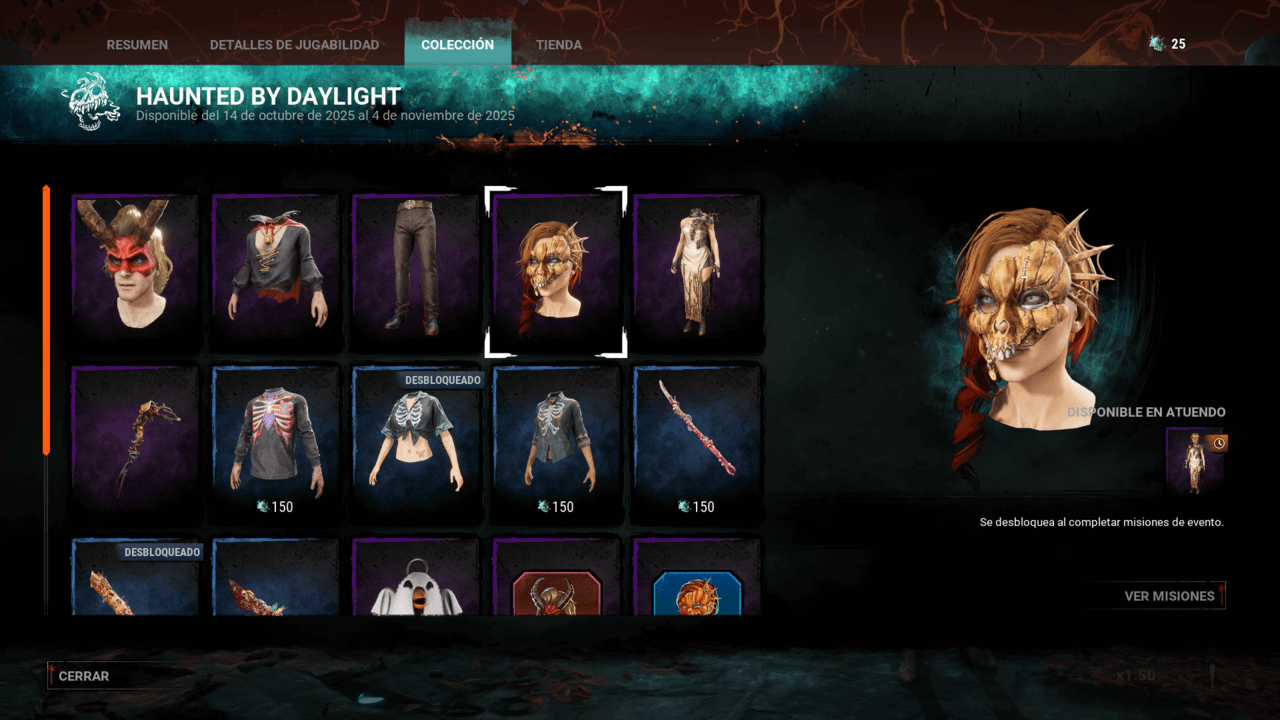1280x720 pixels.
Task: Choose the black vampire shirt torso
Action: pos(276,268)
